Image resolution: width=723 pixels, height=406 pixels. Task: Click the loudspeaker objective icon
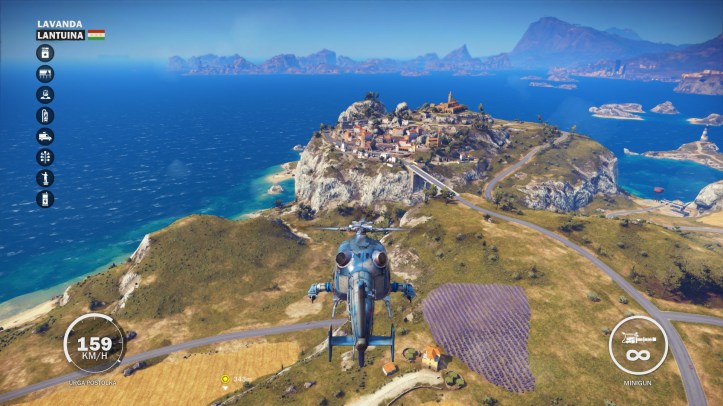tap(45, 94)
